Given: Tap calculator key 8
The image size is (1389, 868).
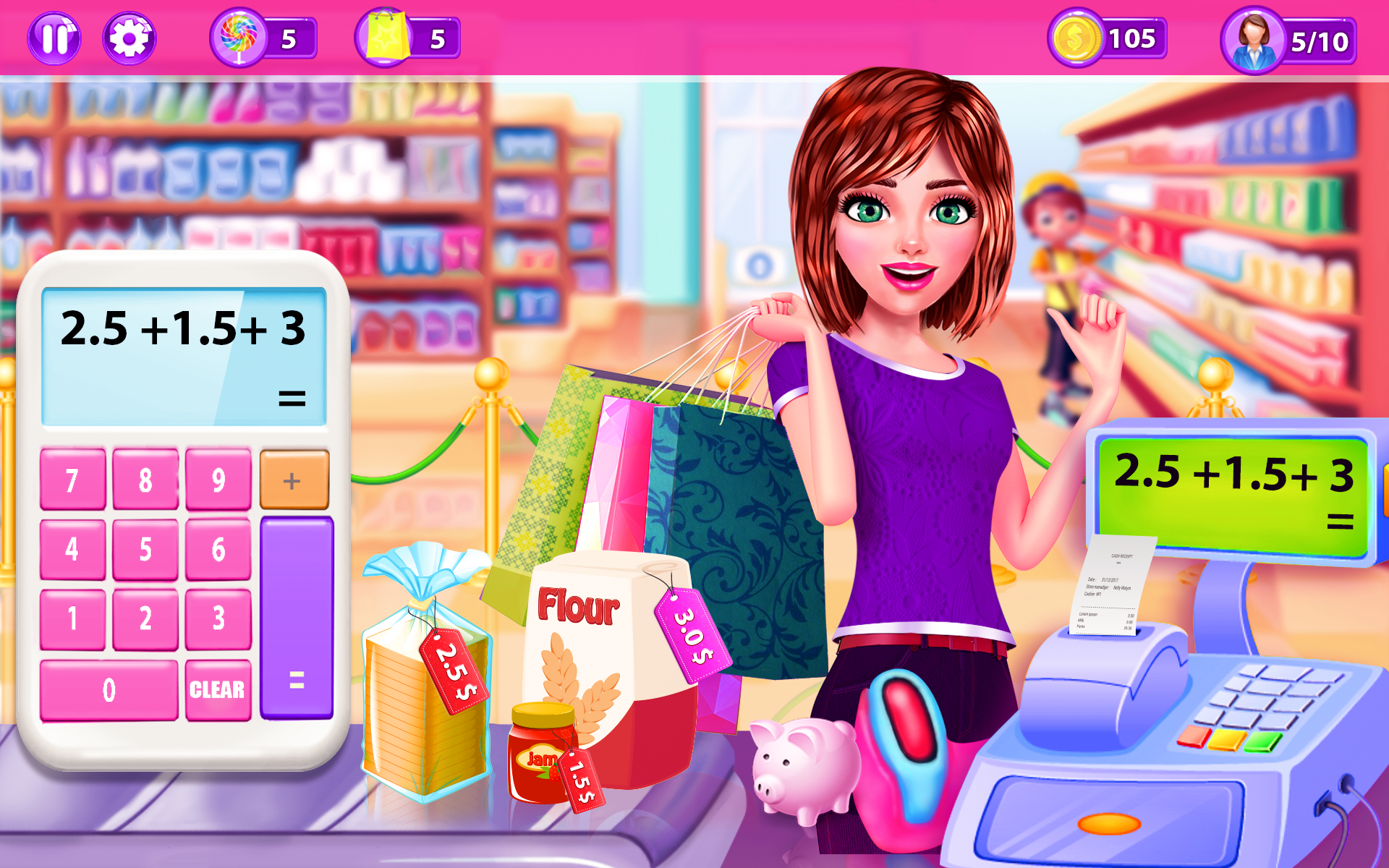Looking at the screenshot, I should pyautogui.click(x=145, y=479).
